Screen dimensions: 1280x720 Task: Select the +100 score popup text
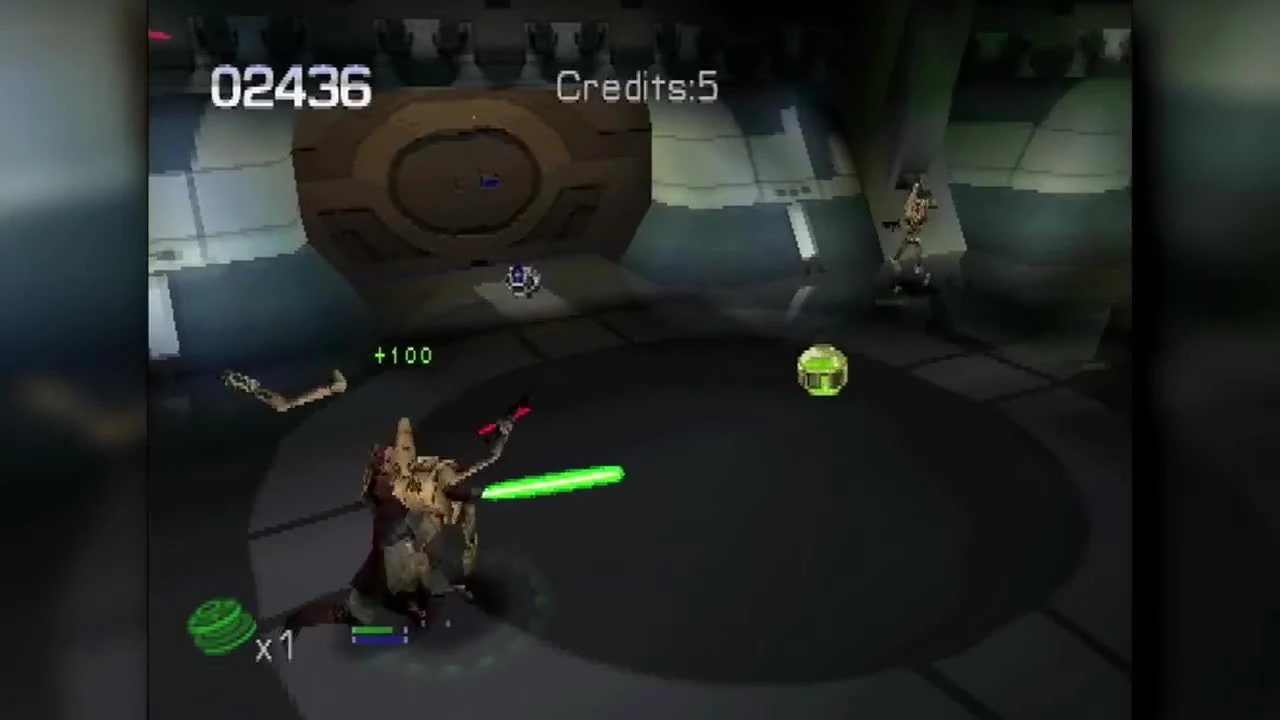(403, 355)
